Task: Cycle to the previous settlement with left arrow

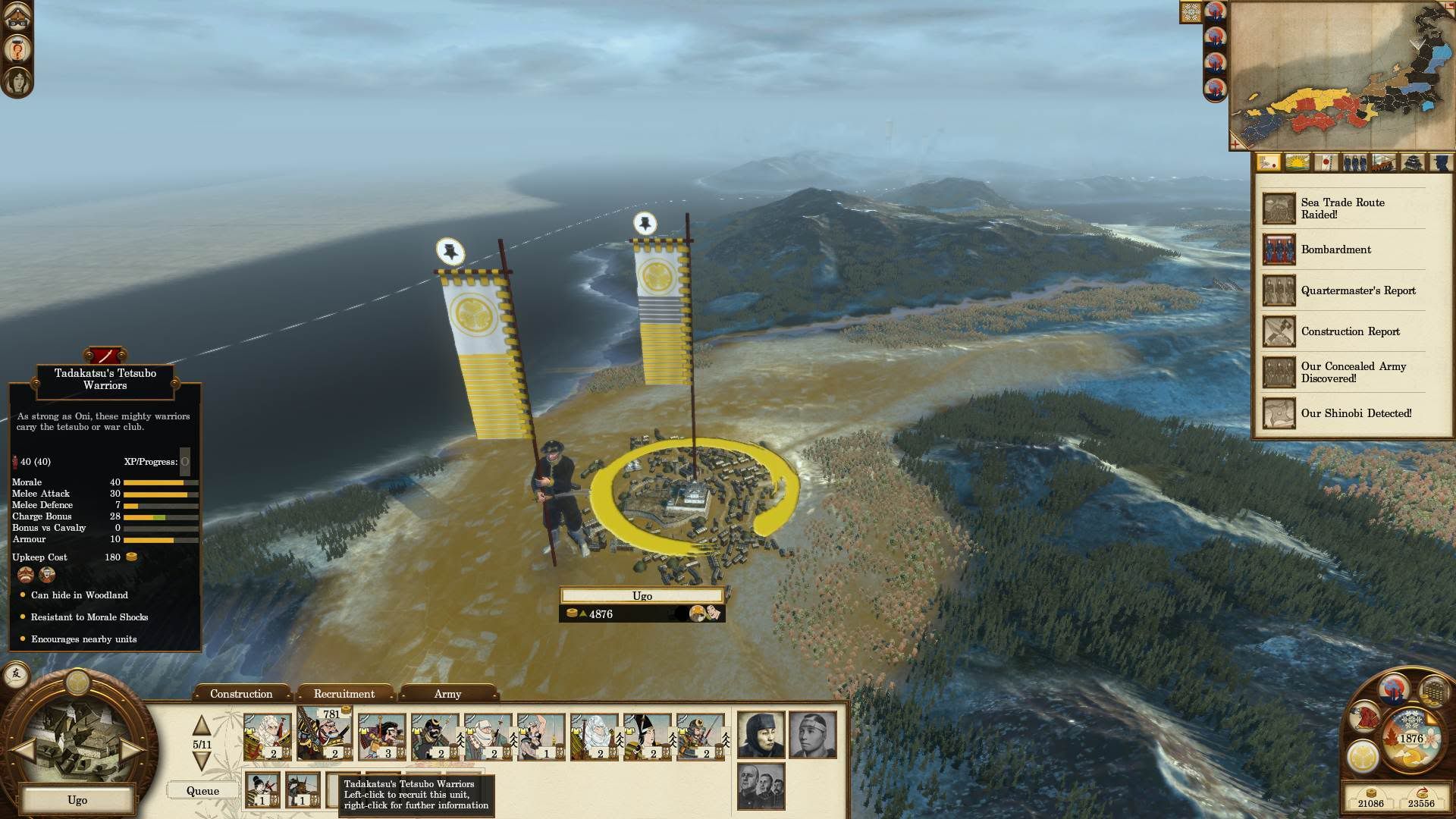Action: coord(23,749)
